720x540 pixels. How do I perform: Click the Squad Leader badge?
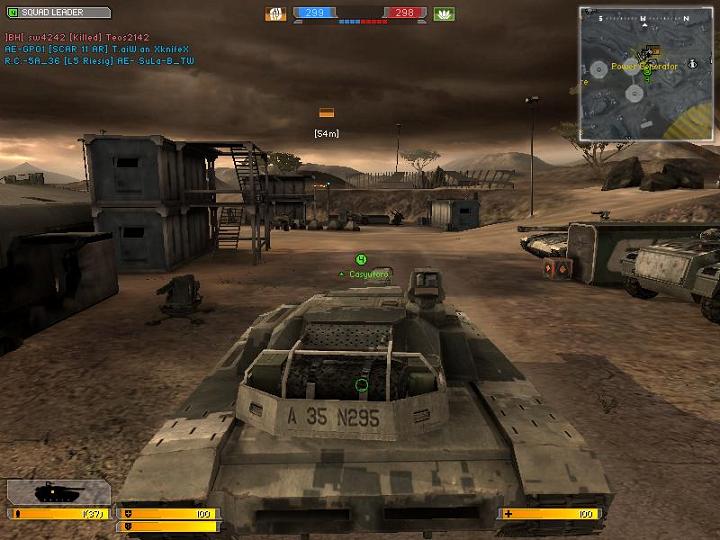click(x=57, y=13)
